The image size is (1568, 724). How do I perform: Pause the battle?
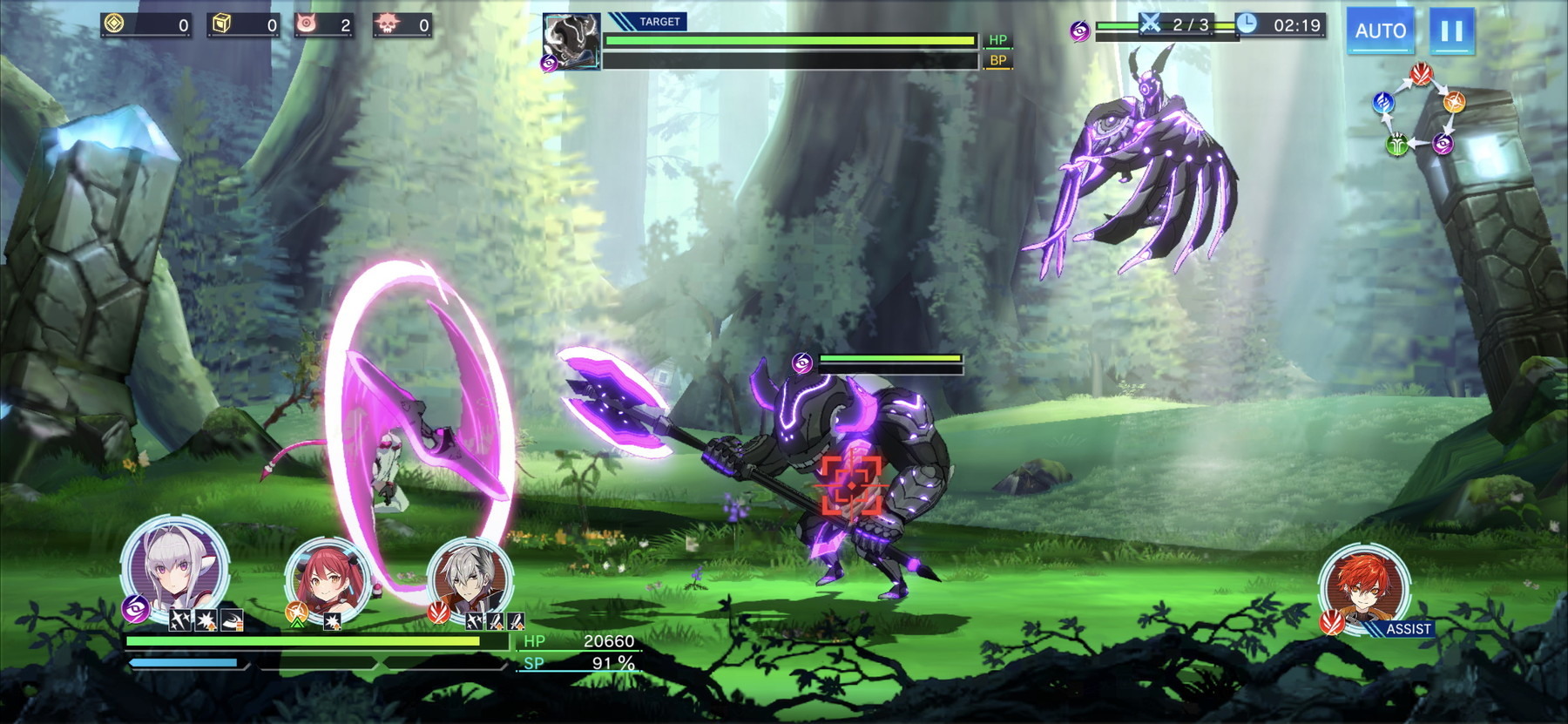pyautogui.click(x=1450, y=30)
